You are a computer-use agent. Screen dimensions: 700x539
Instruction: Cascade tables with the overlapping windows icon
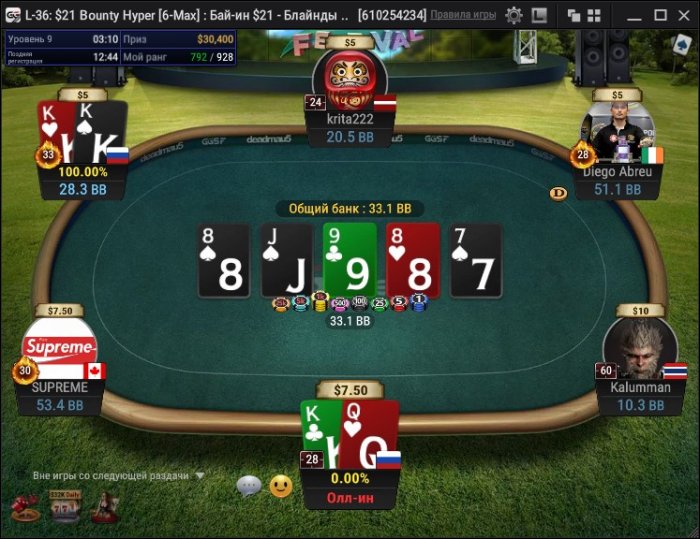[x=574, y=15]
